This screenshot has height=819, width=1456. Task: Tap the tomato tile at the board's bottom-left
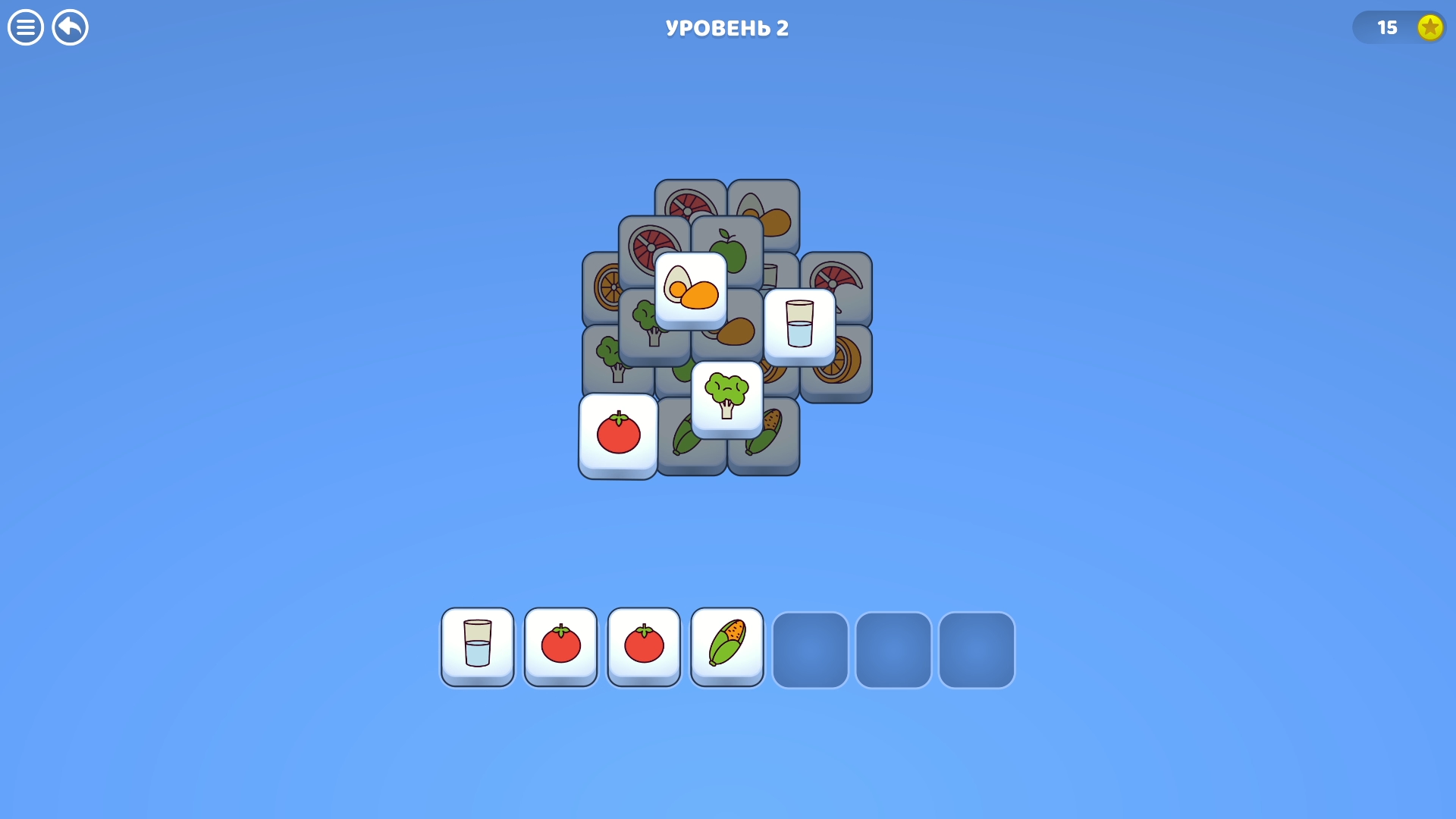coord(618,436)
